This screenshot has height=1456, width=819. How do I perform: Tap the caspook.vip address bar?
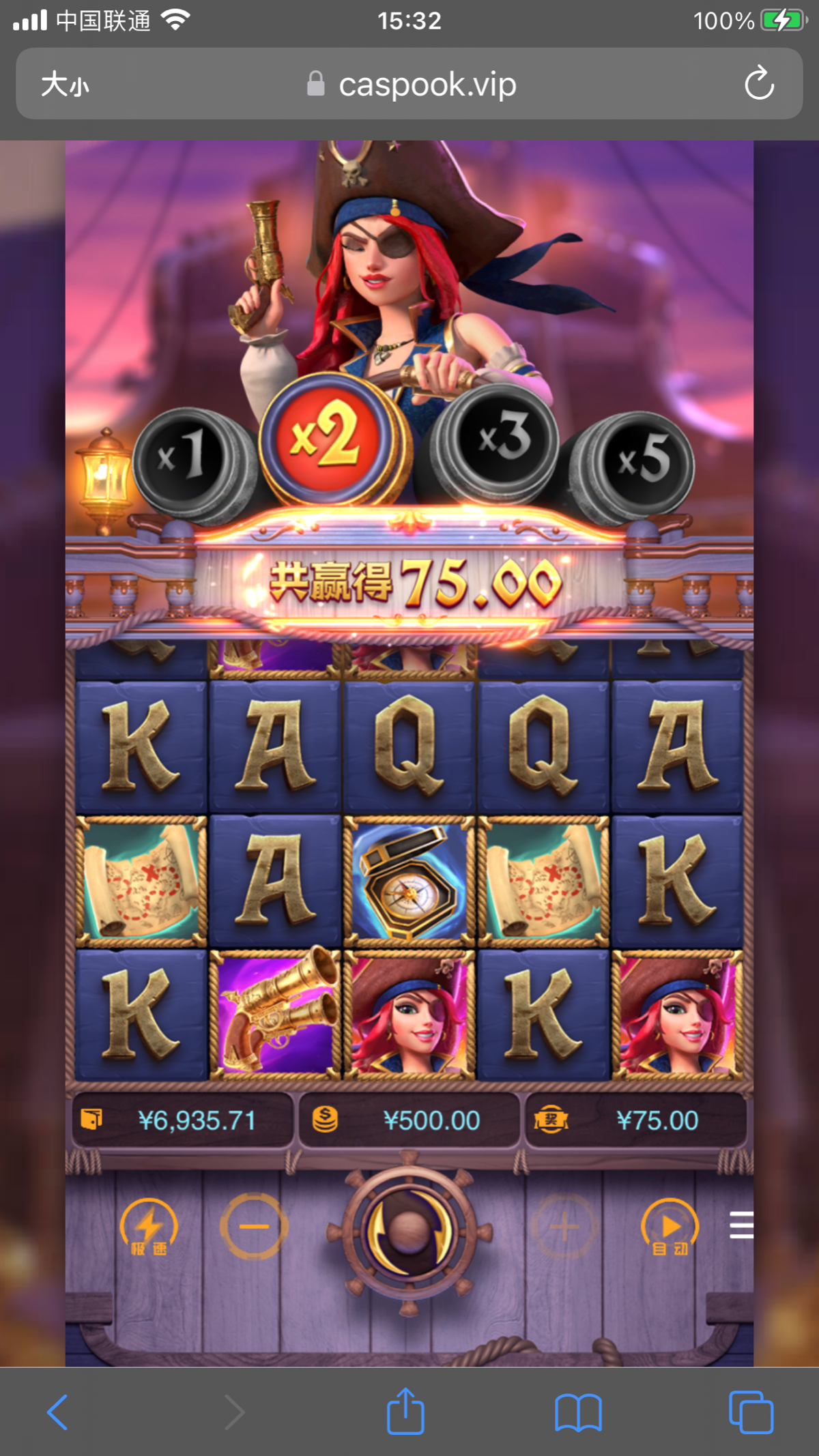(x=412, y=85)
